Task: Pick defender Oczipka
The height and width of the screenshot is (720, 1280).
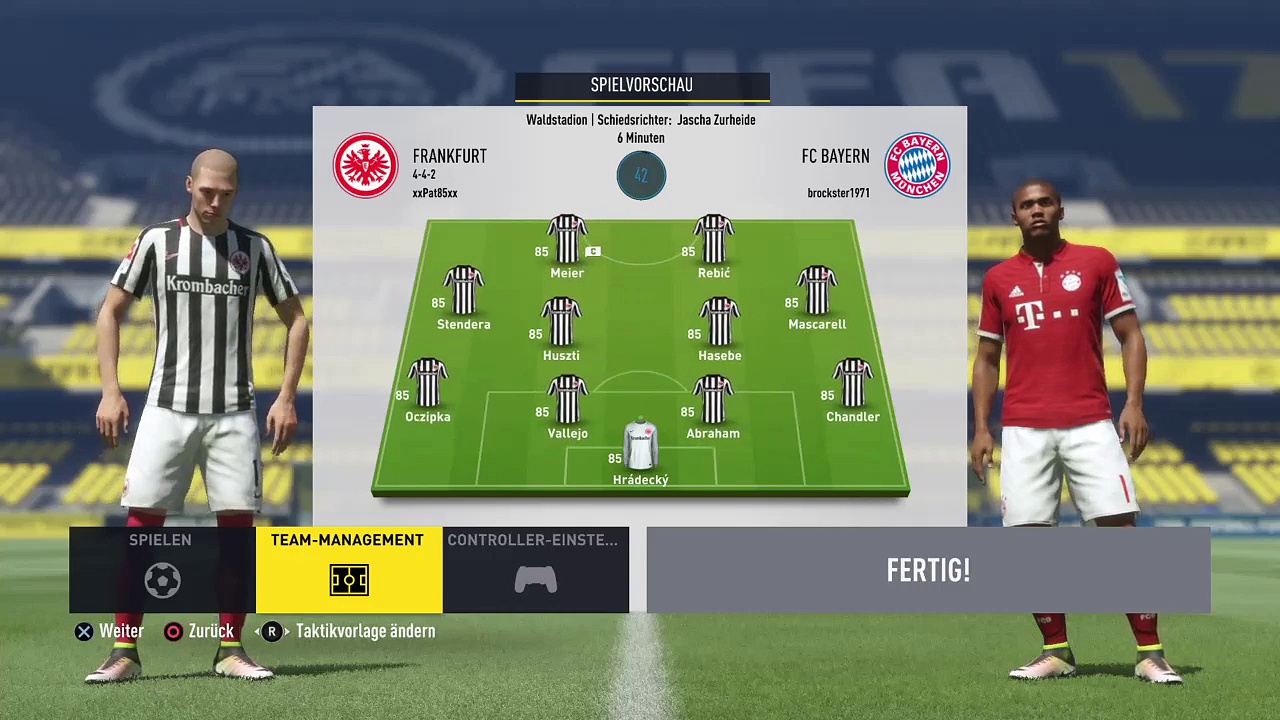Action: click(428, 383)
